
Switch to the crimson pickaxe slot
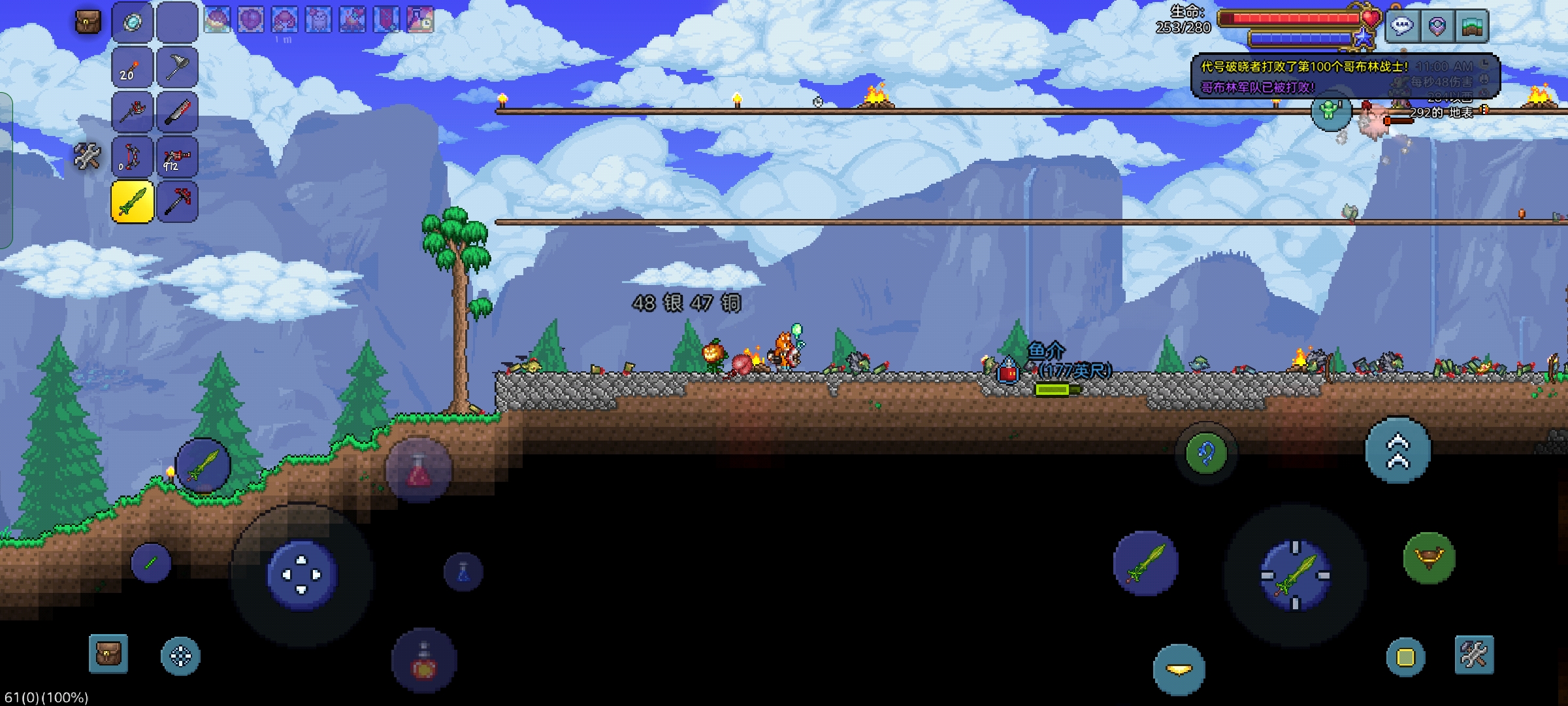pyautogui.click(x=177, y=201)
